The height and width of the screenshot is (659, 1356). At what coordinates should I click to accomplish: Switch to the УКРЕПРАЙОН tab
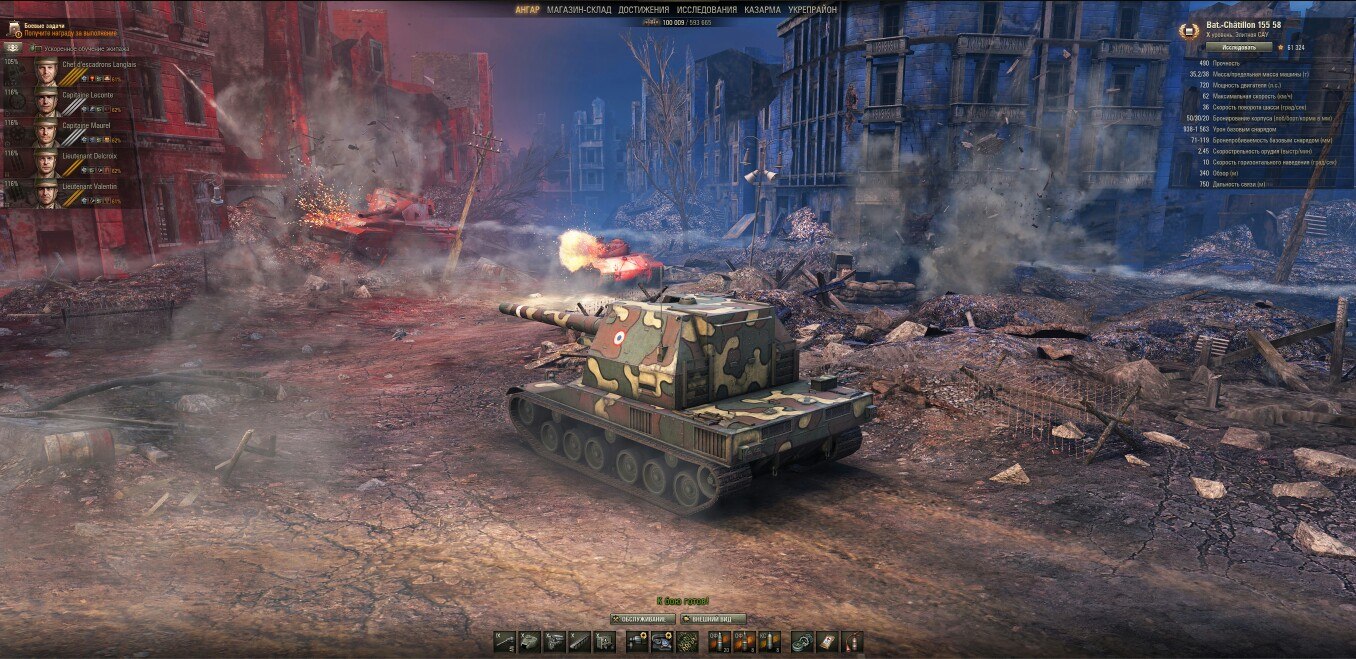[813, 10]
